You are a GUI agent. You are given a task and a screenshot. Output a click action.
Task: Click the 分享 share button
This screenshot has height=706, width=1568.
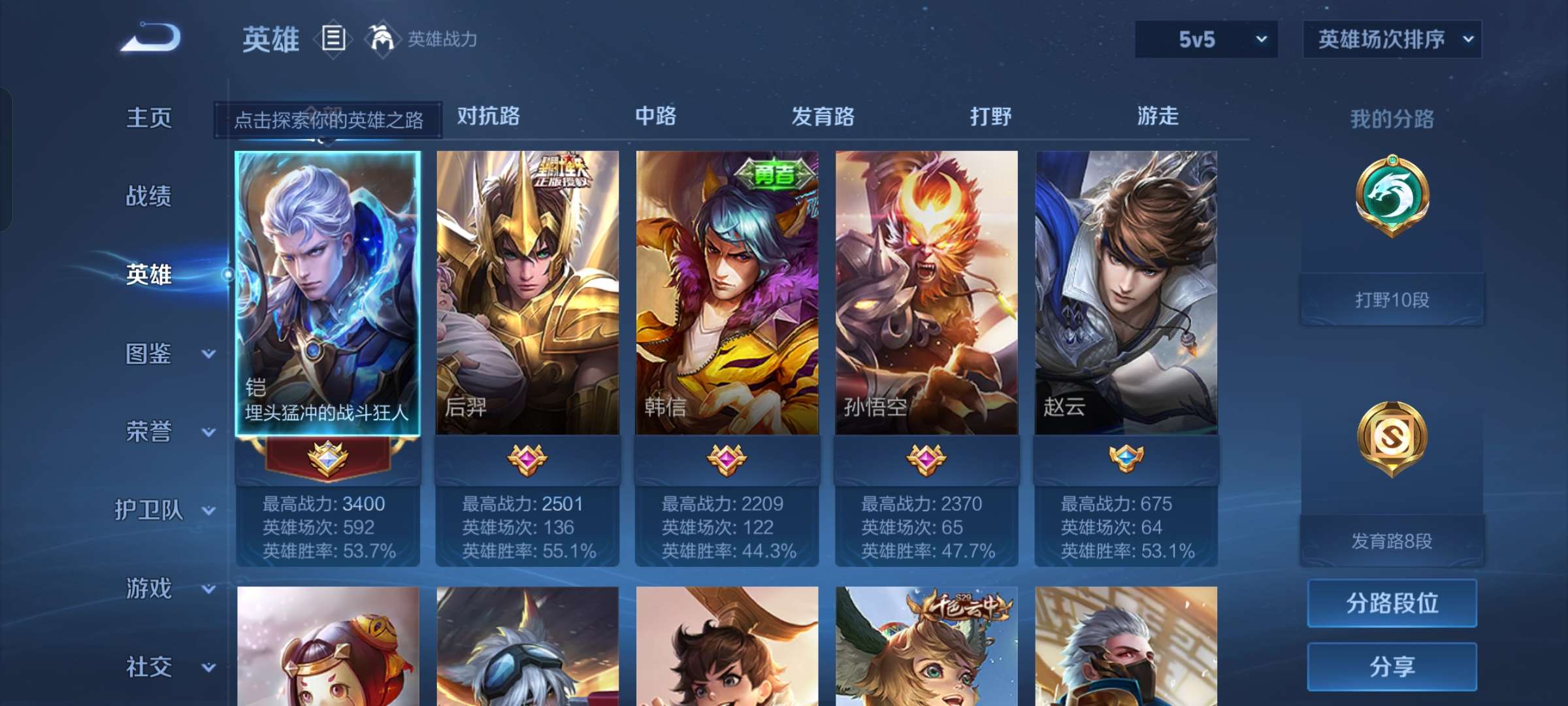coord(1392,665)
